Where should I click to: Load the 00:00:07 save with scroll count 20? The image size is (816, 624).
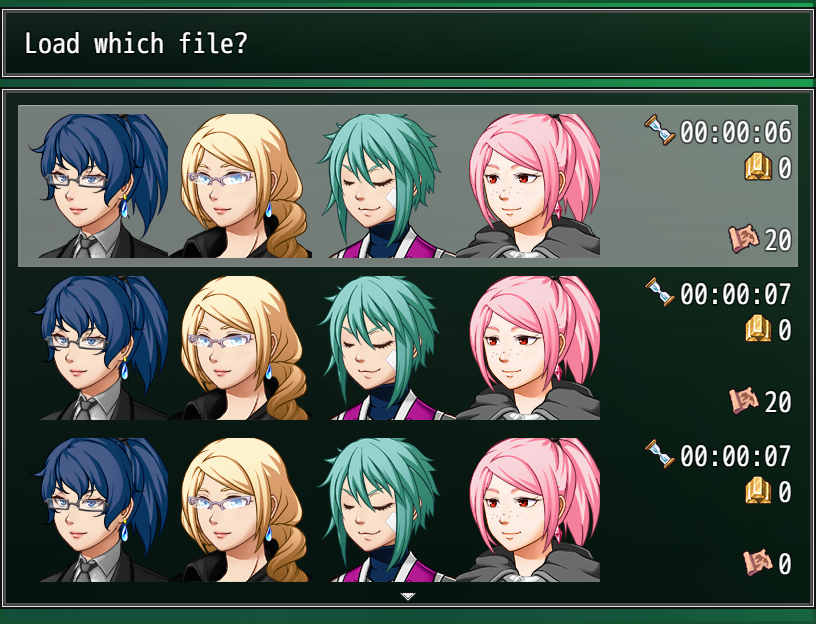point(408,348)
